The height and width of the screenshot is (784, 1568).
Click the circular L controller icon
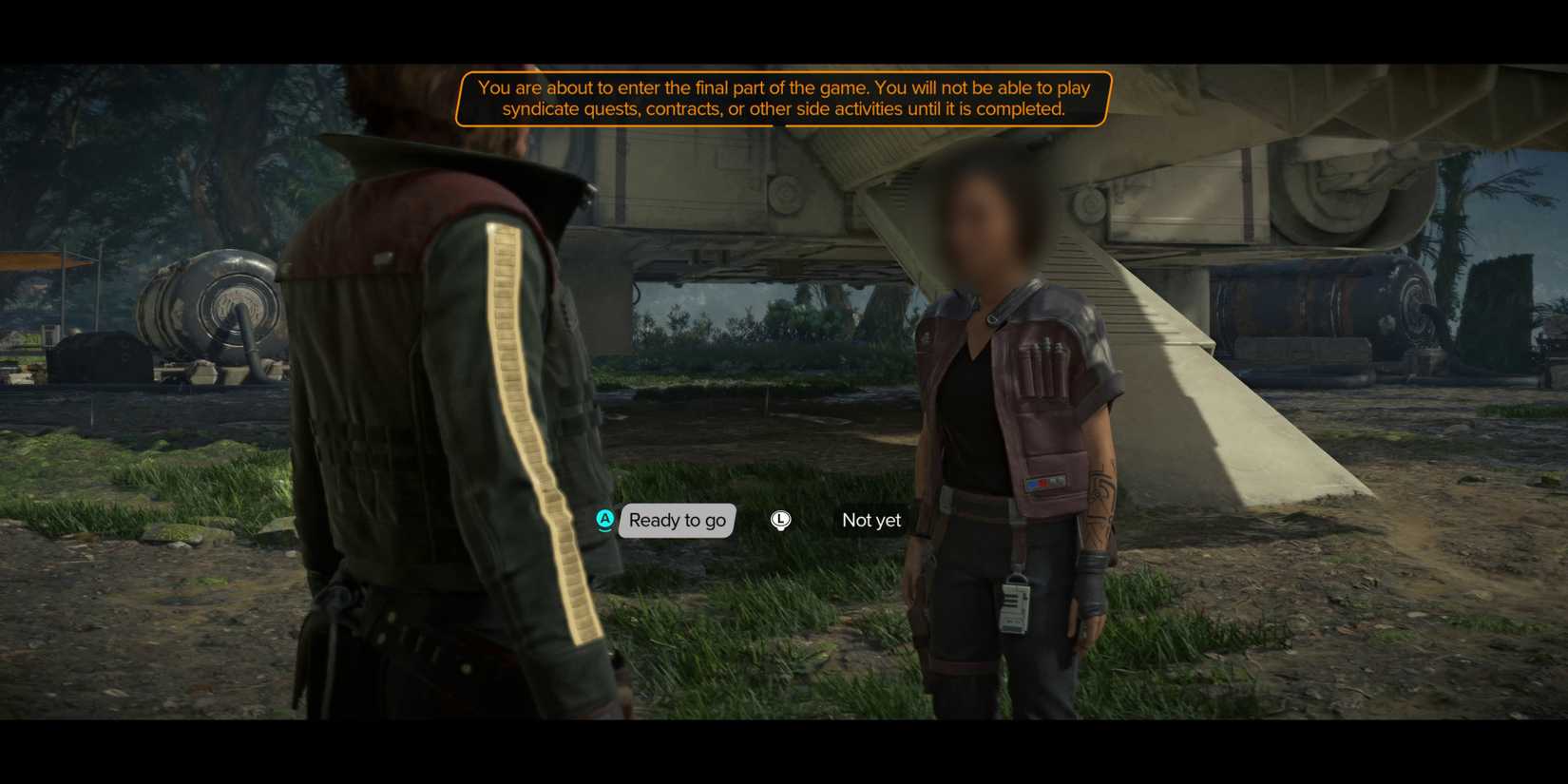pos(780,521)
